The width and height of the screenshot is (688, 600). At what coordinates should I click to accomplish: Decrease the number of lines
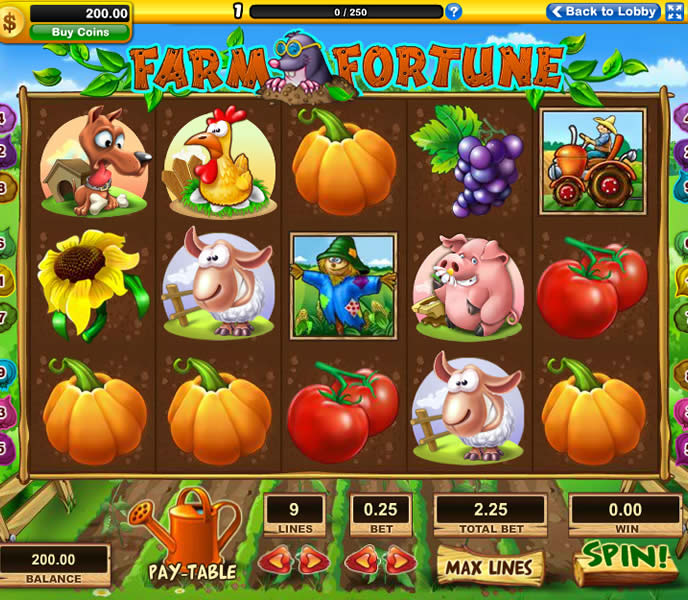[x=274, y=559]
